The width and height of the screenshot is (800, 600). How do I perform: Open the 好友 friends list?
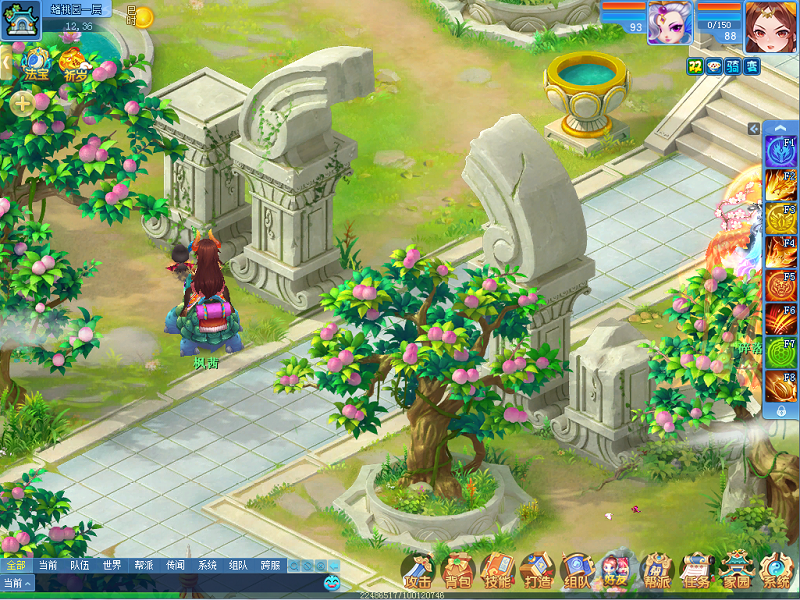click(617, 571)
